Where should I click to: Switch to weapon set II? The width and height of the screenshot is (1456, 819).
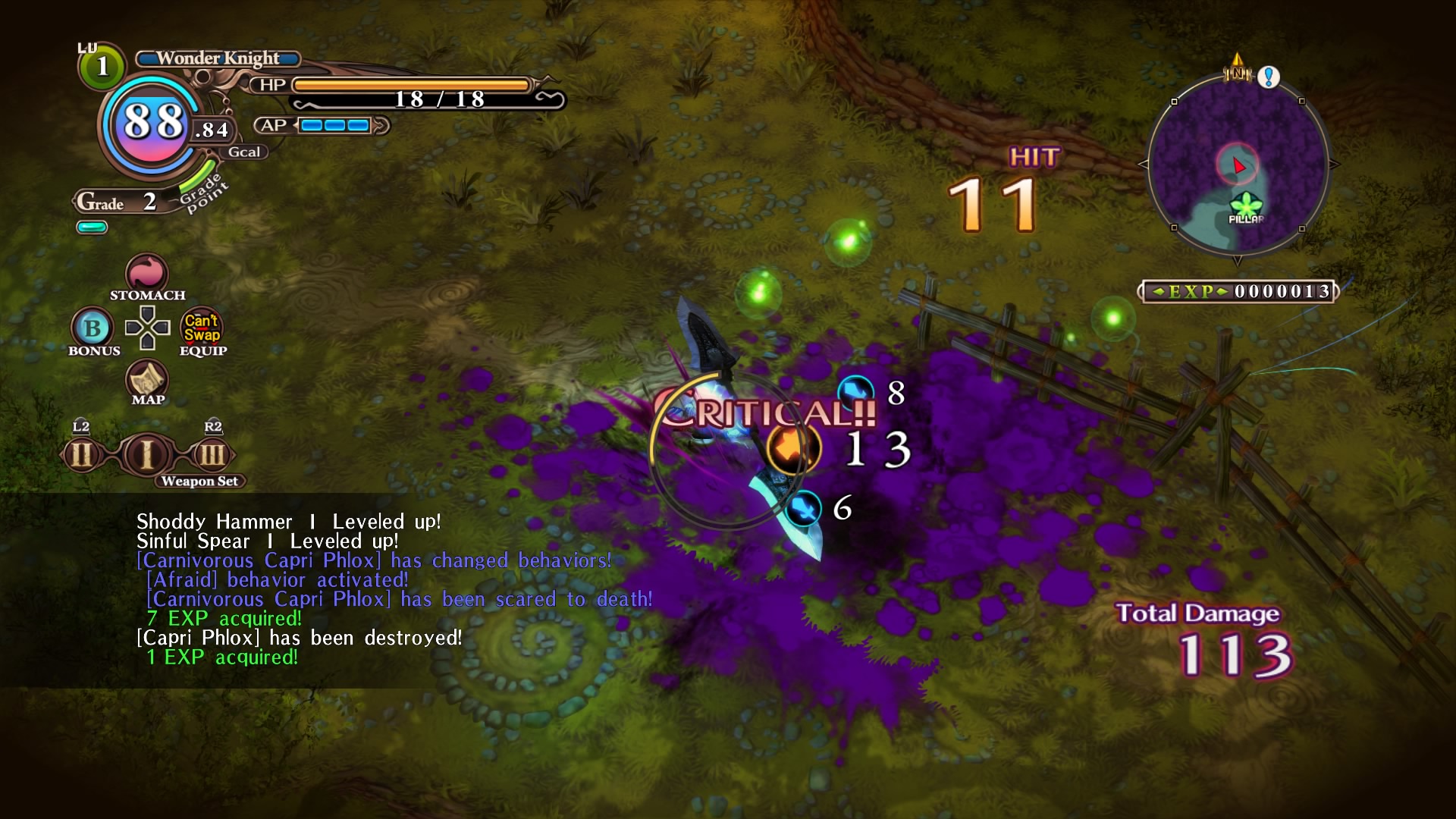tap(81, 455)
